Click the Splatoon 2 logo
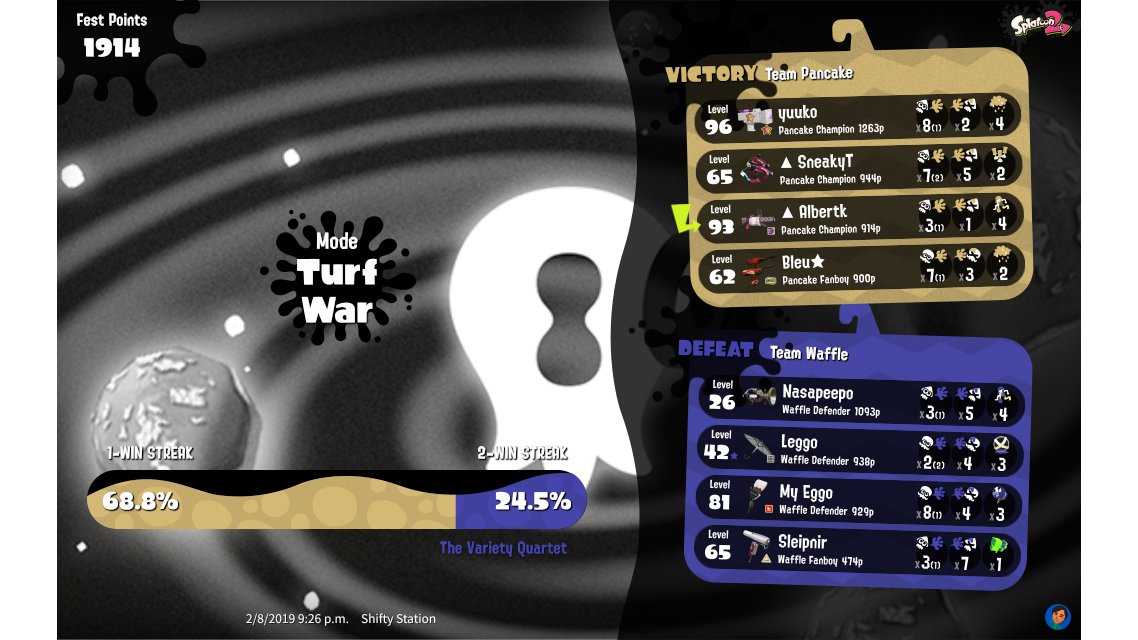 [1040, 25]
